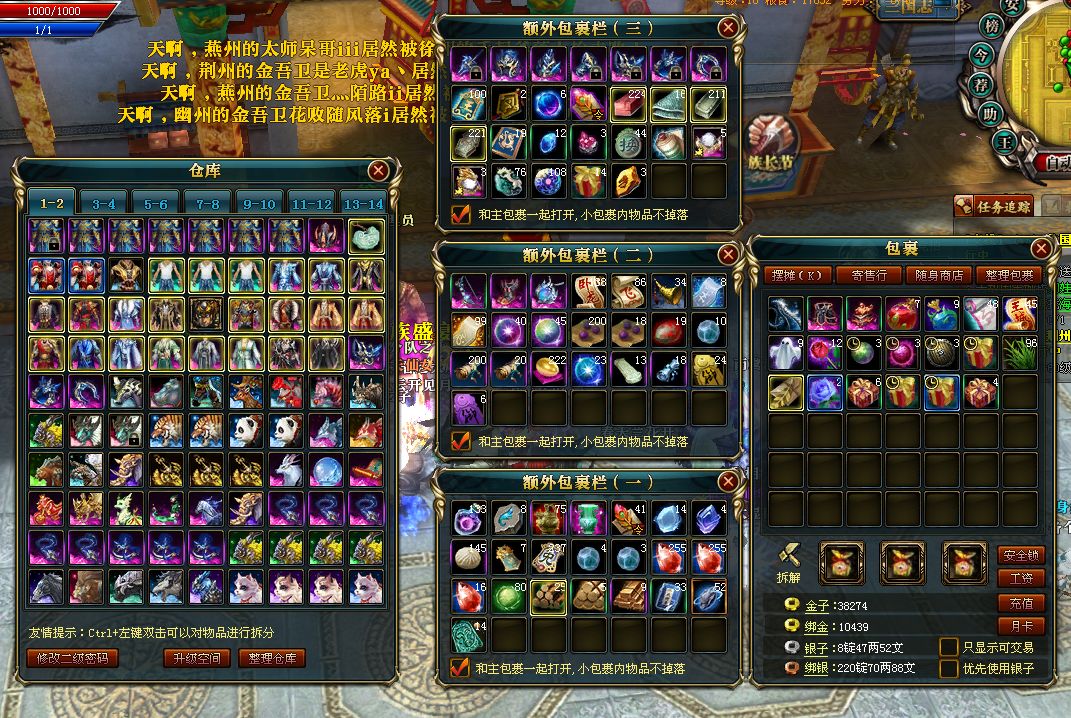Click 修改二级密码 button
The height and width of the screenshot is (718, 1071).
73,658
